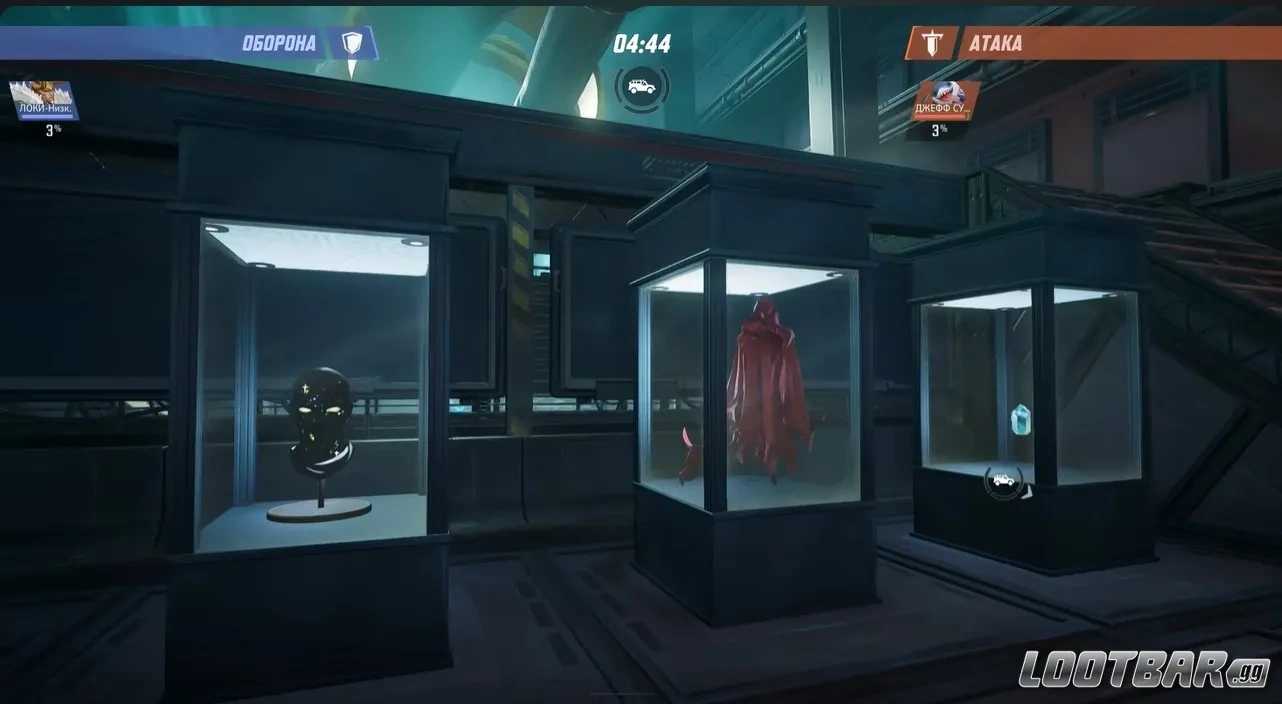The width and height of the screenshot is (1282, 704).
Task: Select the Jeff player portrait
Action: [942, 101]
